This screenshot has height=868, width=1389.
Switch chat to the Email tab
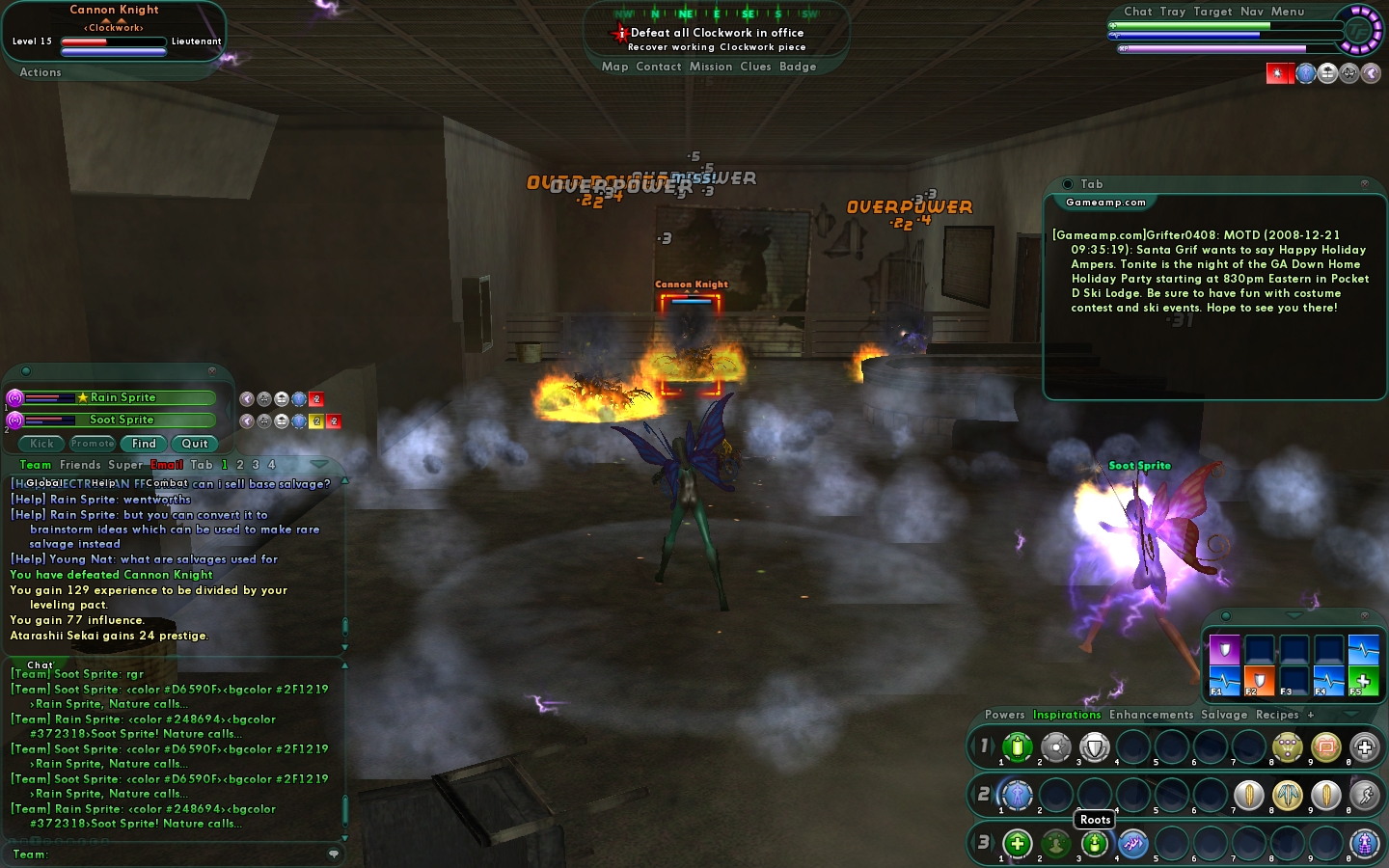(x=167, y=465)
